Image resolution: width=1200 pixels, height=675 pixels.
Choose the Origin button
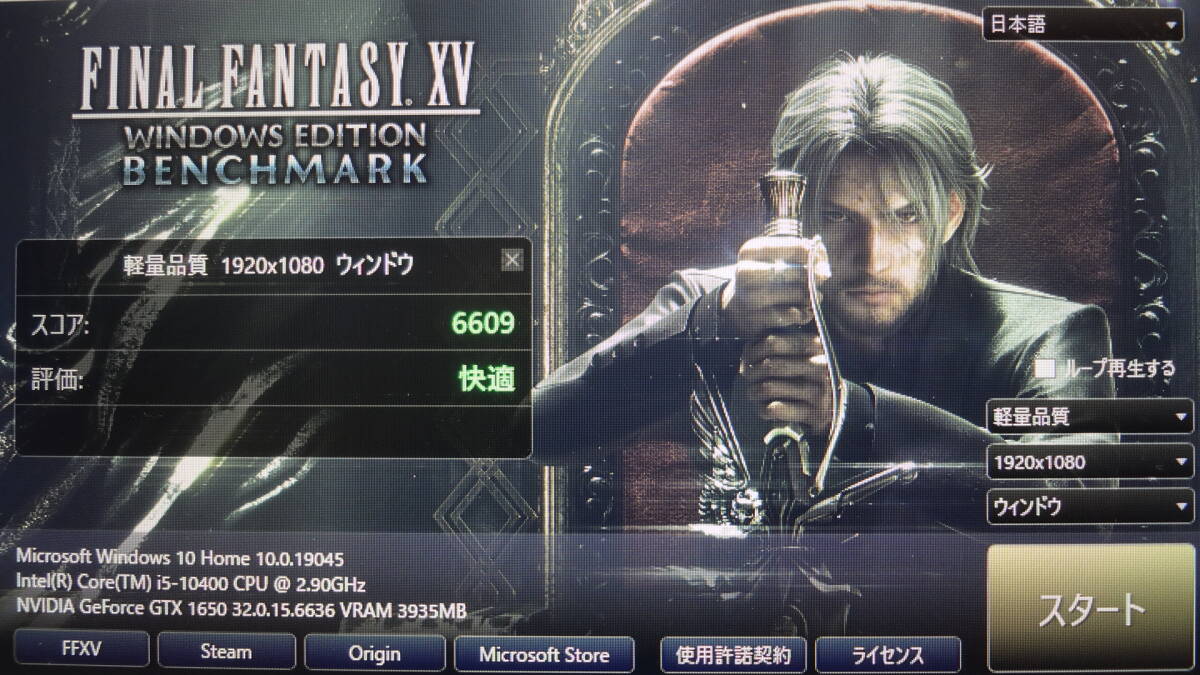(375, 654)
